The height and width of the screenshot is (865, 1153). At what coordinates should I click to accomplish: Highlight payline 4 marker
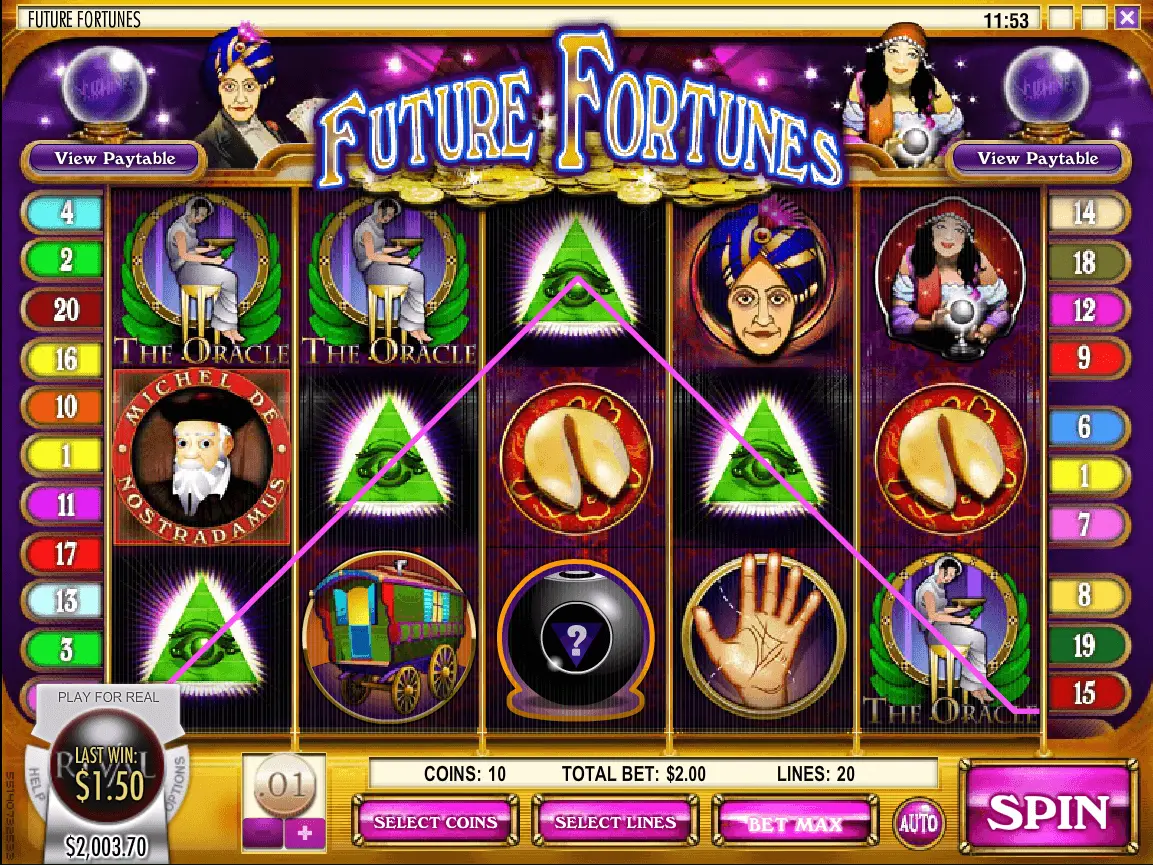pyautogui.click(x=65, y=213)
